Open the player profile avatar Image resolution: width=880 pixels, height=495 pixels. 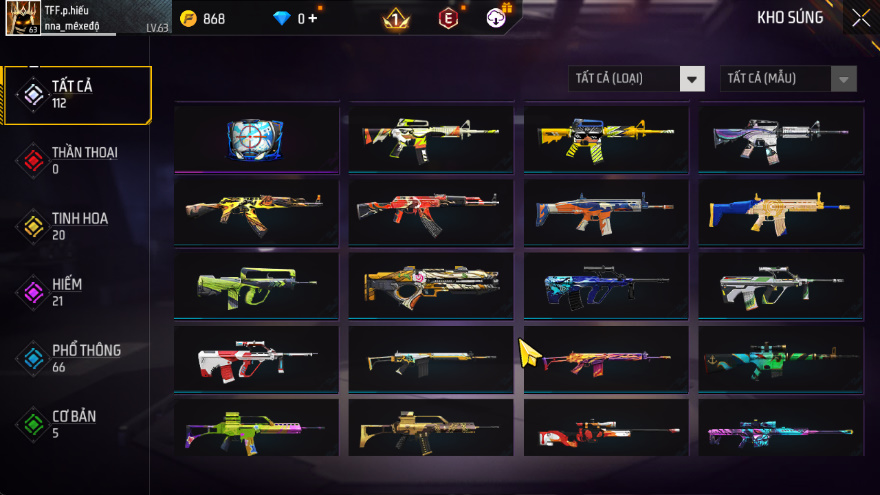[22, 18]
